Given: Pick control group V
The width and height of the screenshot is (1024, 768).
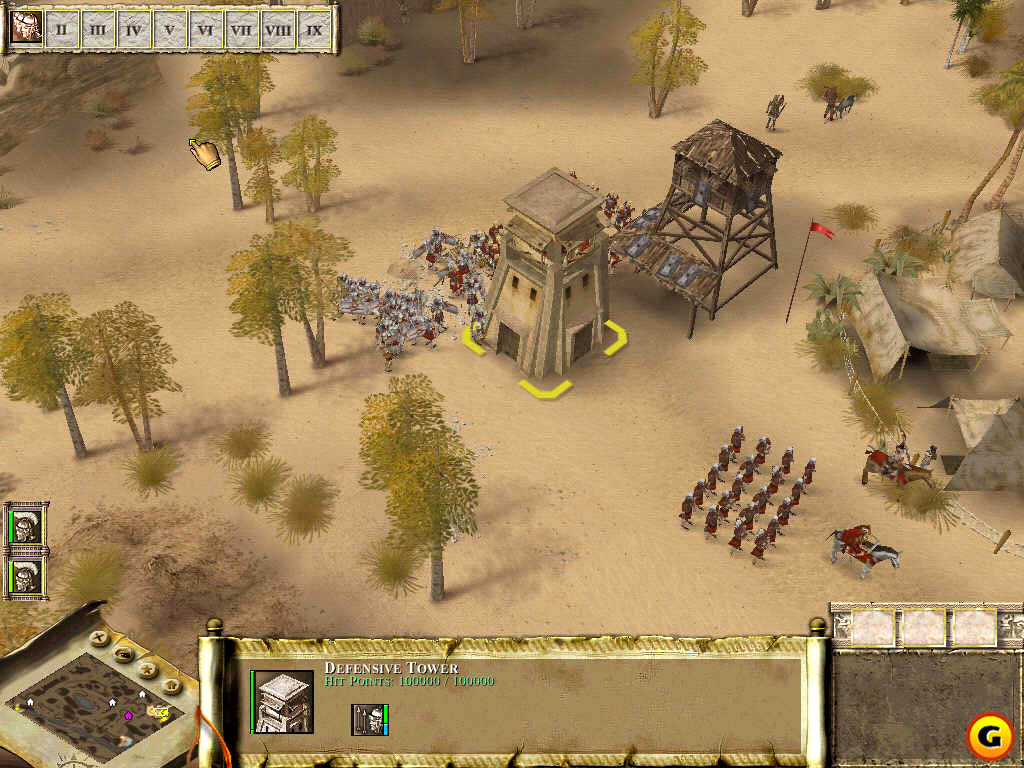Looking at the screenshot, I should pyautogui.click(x=169, y=30).
